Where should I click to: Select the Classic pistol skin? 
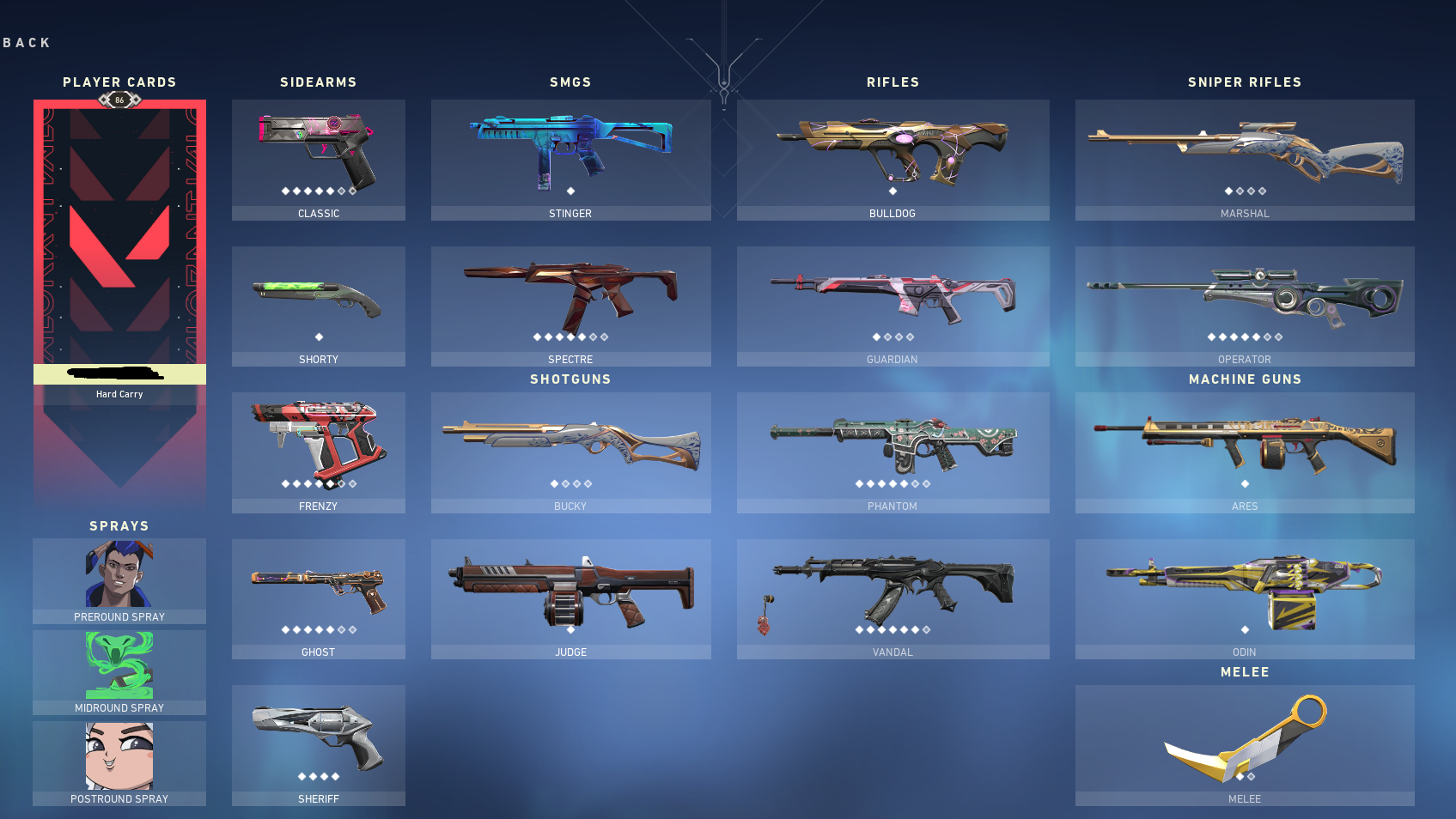[318, 155]
